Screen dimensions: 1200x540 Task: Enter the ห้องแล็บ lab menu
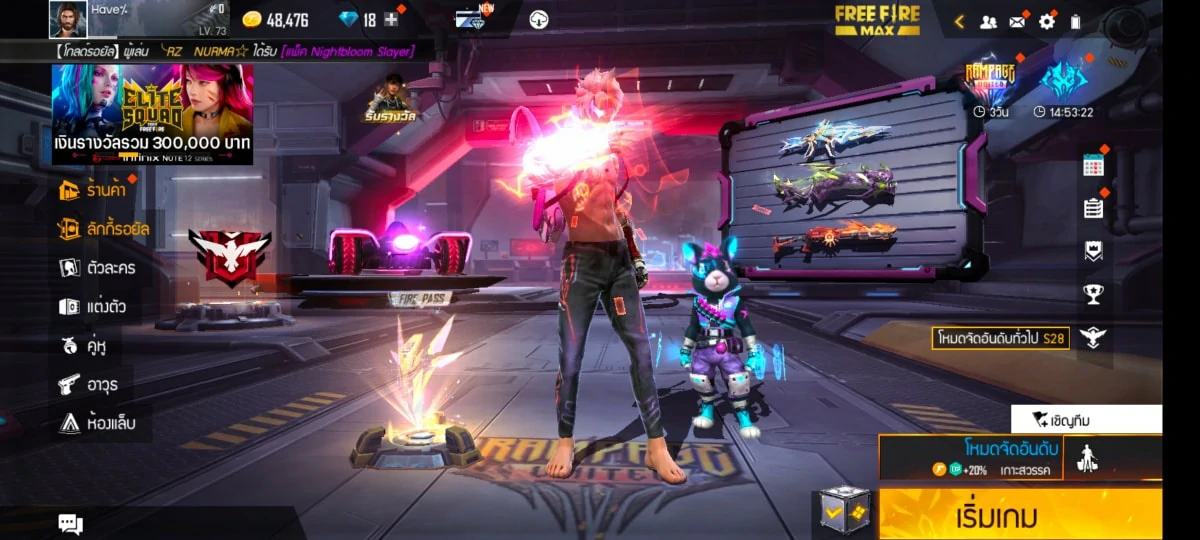(x=97, y=423)
